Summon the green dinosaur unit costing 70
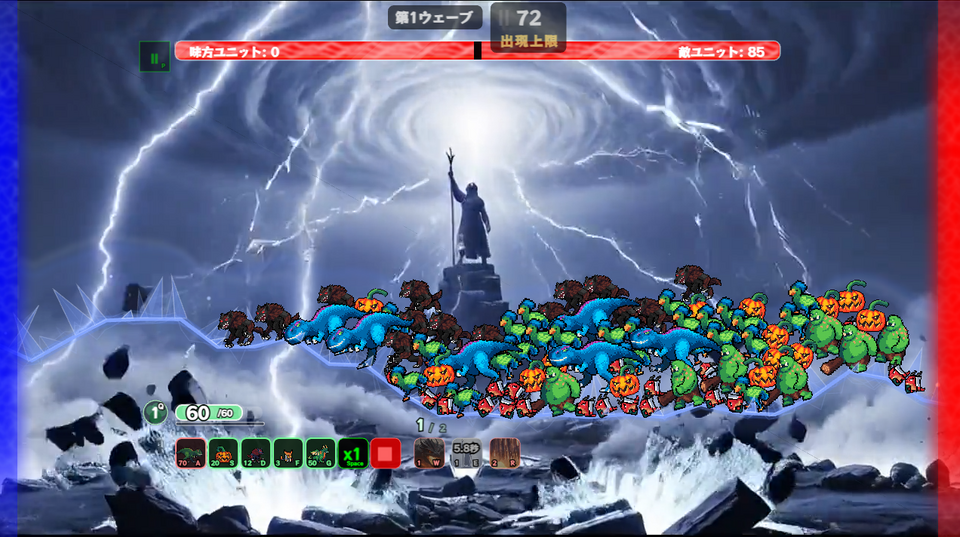 190,453
